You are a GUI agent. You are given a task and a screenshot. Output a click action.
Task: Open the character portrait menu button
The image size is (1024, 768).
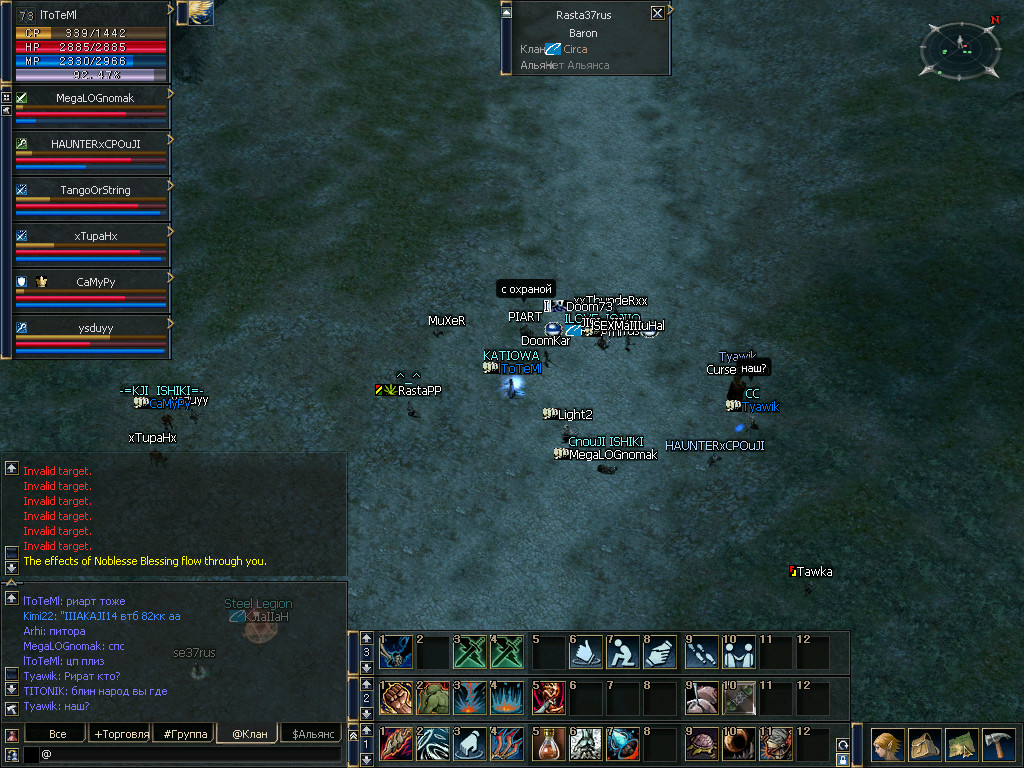click(x=888, y=746)
